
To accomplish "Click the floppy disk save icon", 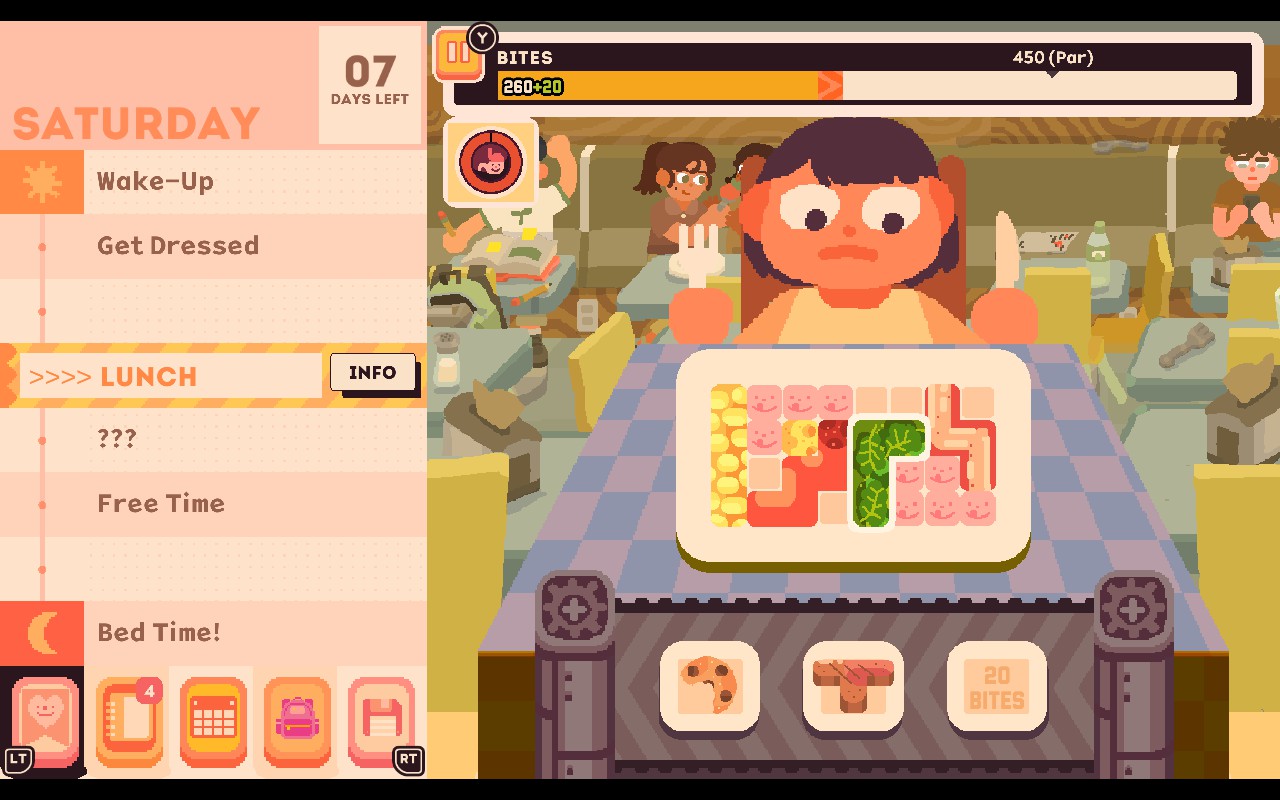I will (380, 717).
